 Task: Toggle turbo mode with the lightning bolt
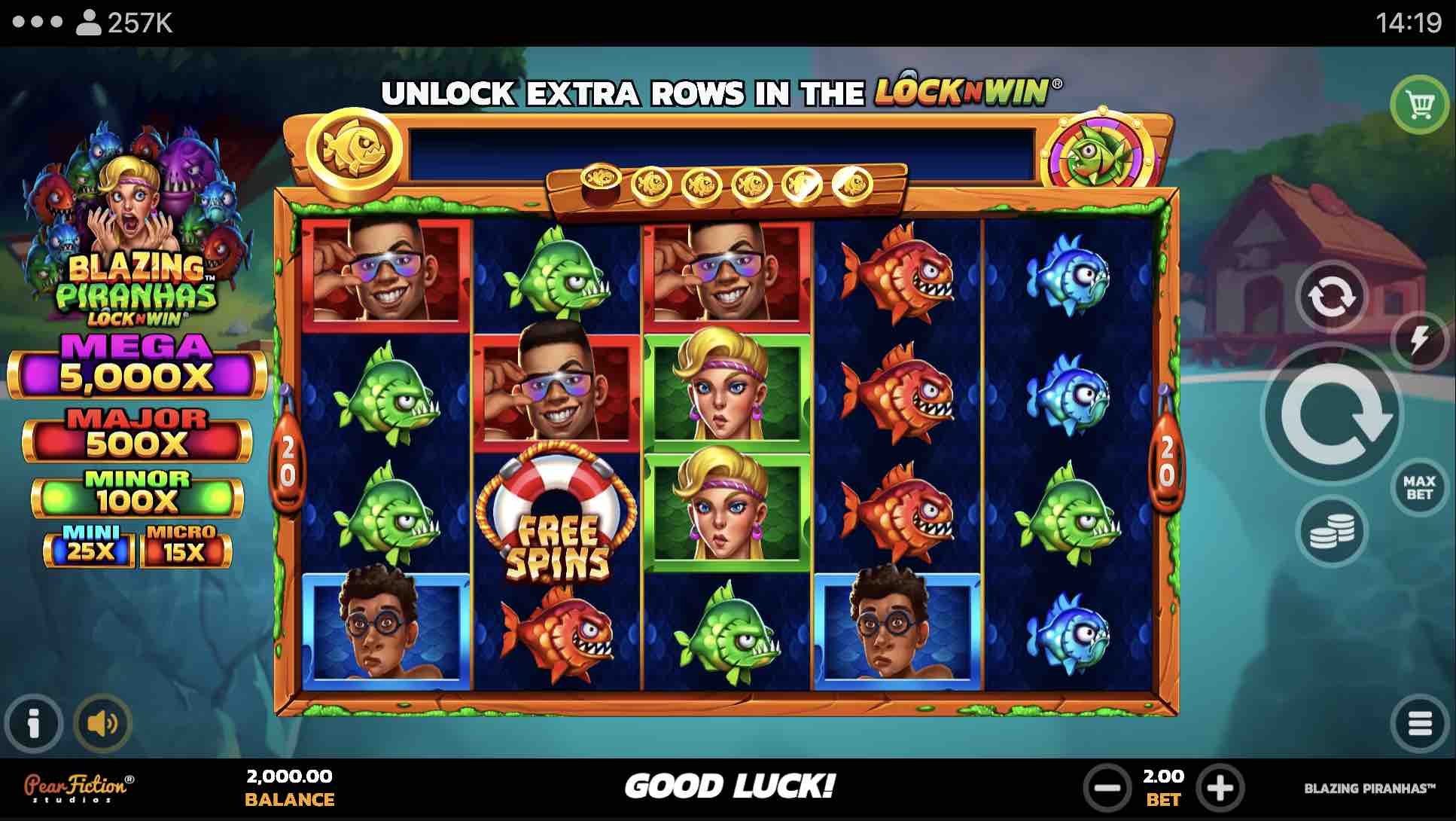click(1419, 340)
